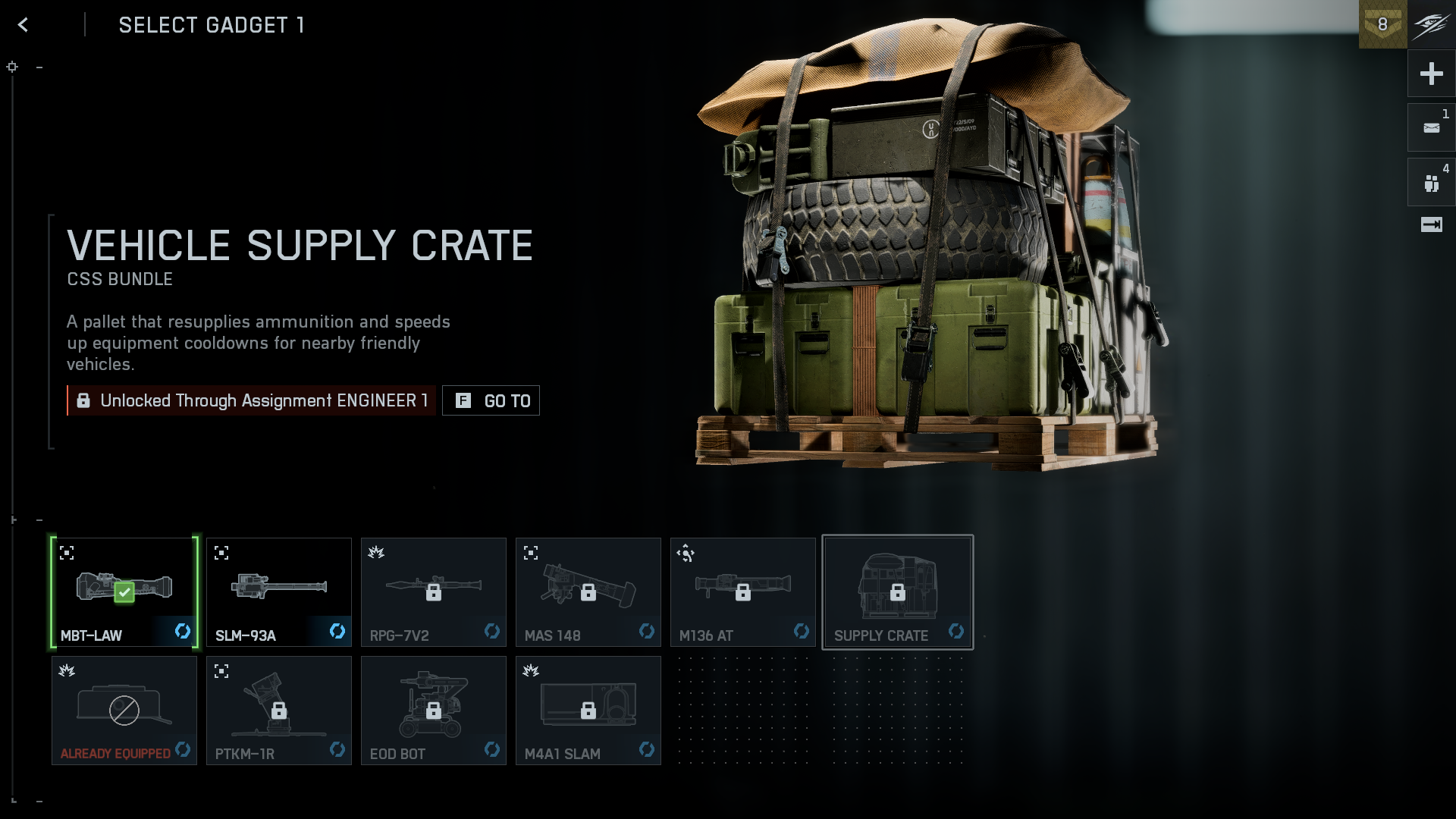The height and width of the screenshot is (819, 1456).
Task: Select the PTKM-1R gadget tile
Action: 279,711
